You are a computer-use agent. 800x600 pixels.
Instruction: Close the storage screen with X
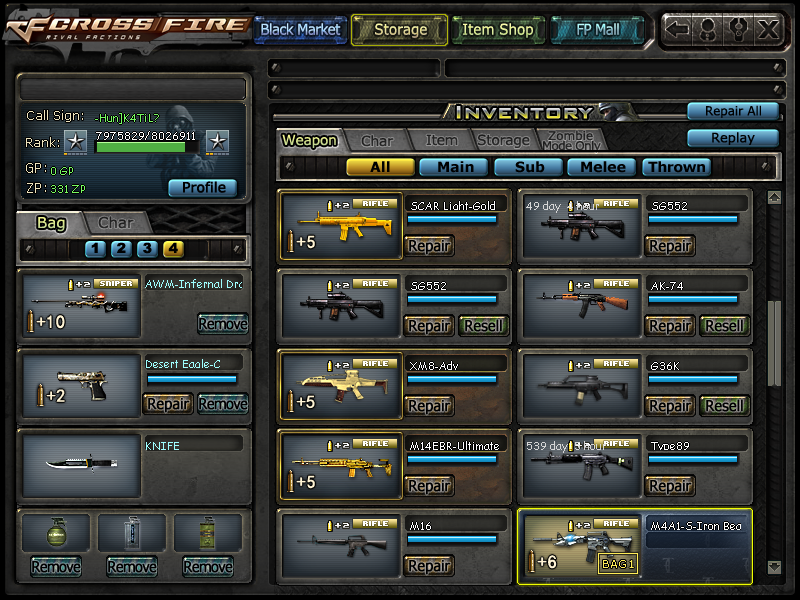768,29
